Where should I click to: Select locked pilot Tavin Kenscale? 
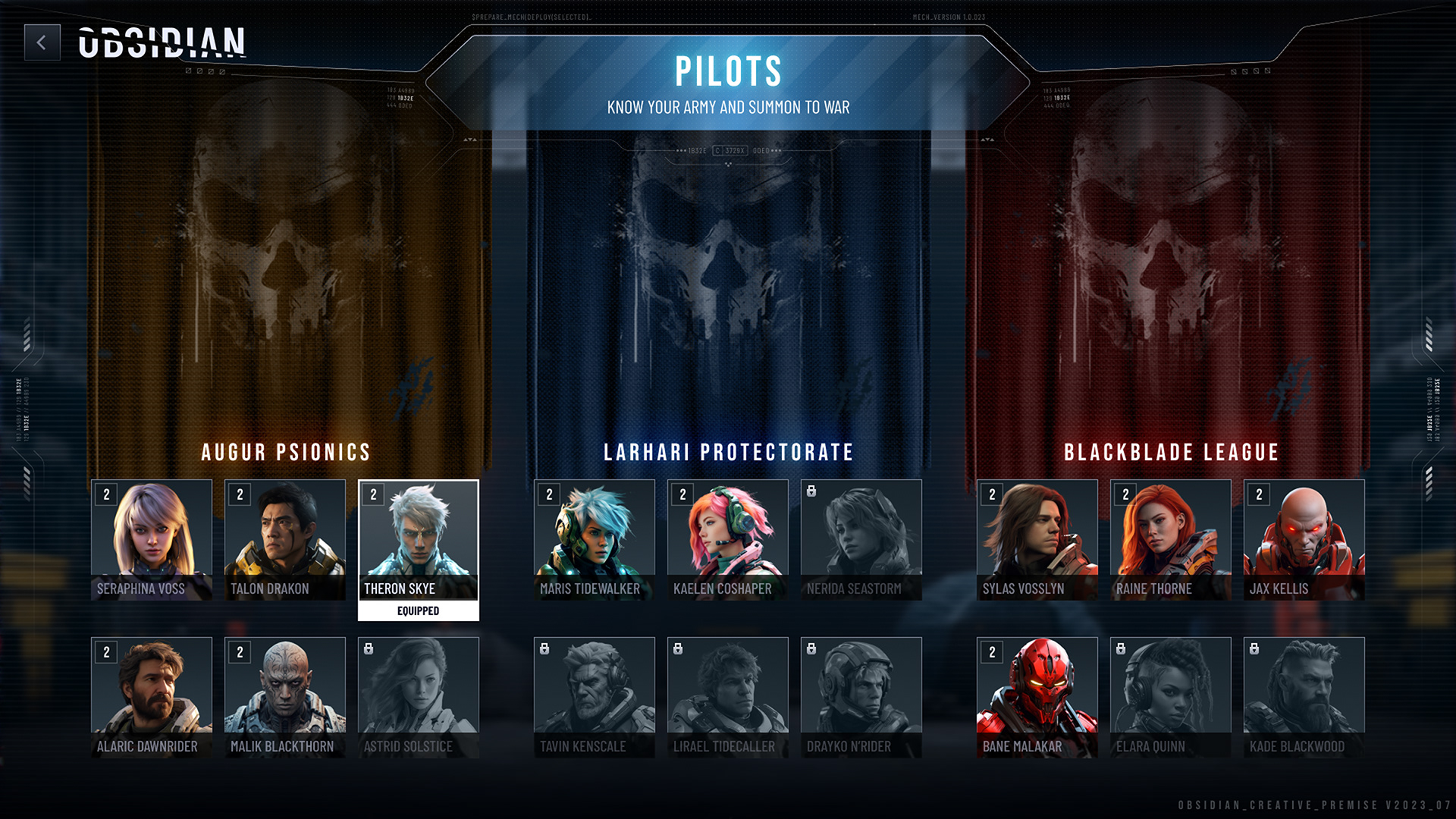tap(595, 697)
